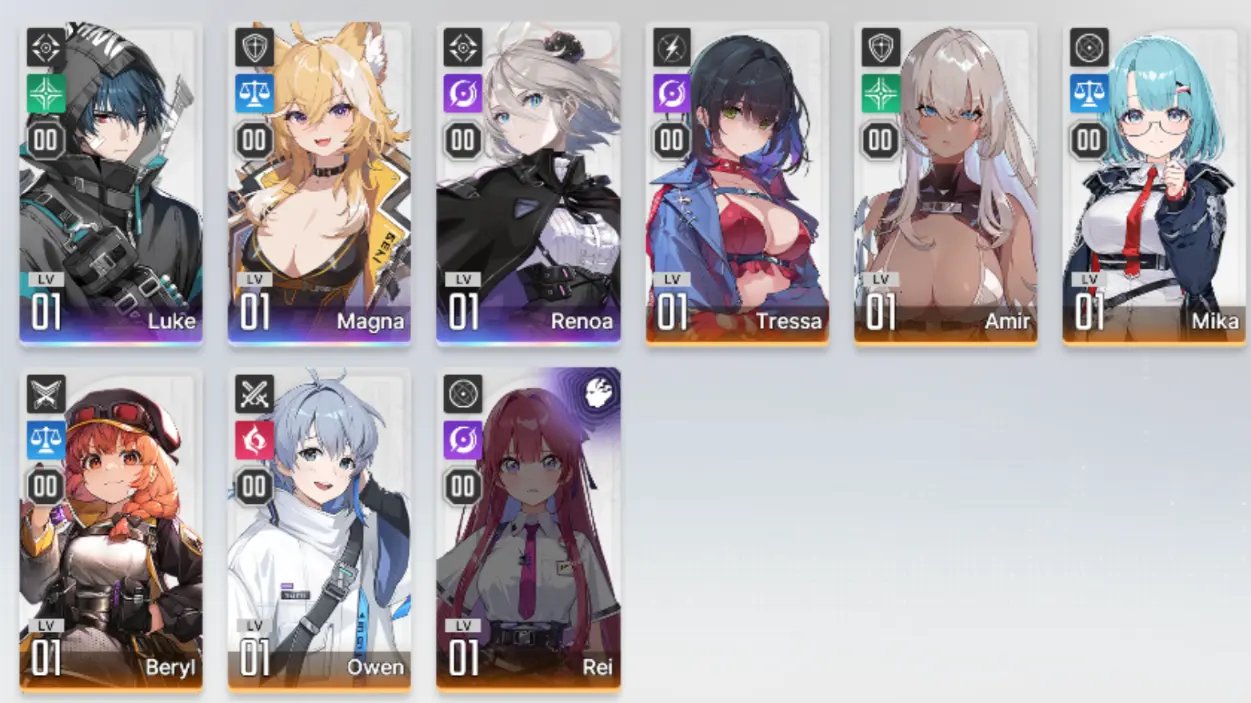Select Luke's character card
The height and width of the screenshot is (703, 1251).
[111, 185]
